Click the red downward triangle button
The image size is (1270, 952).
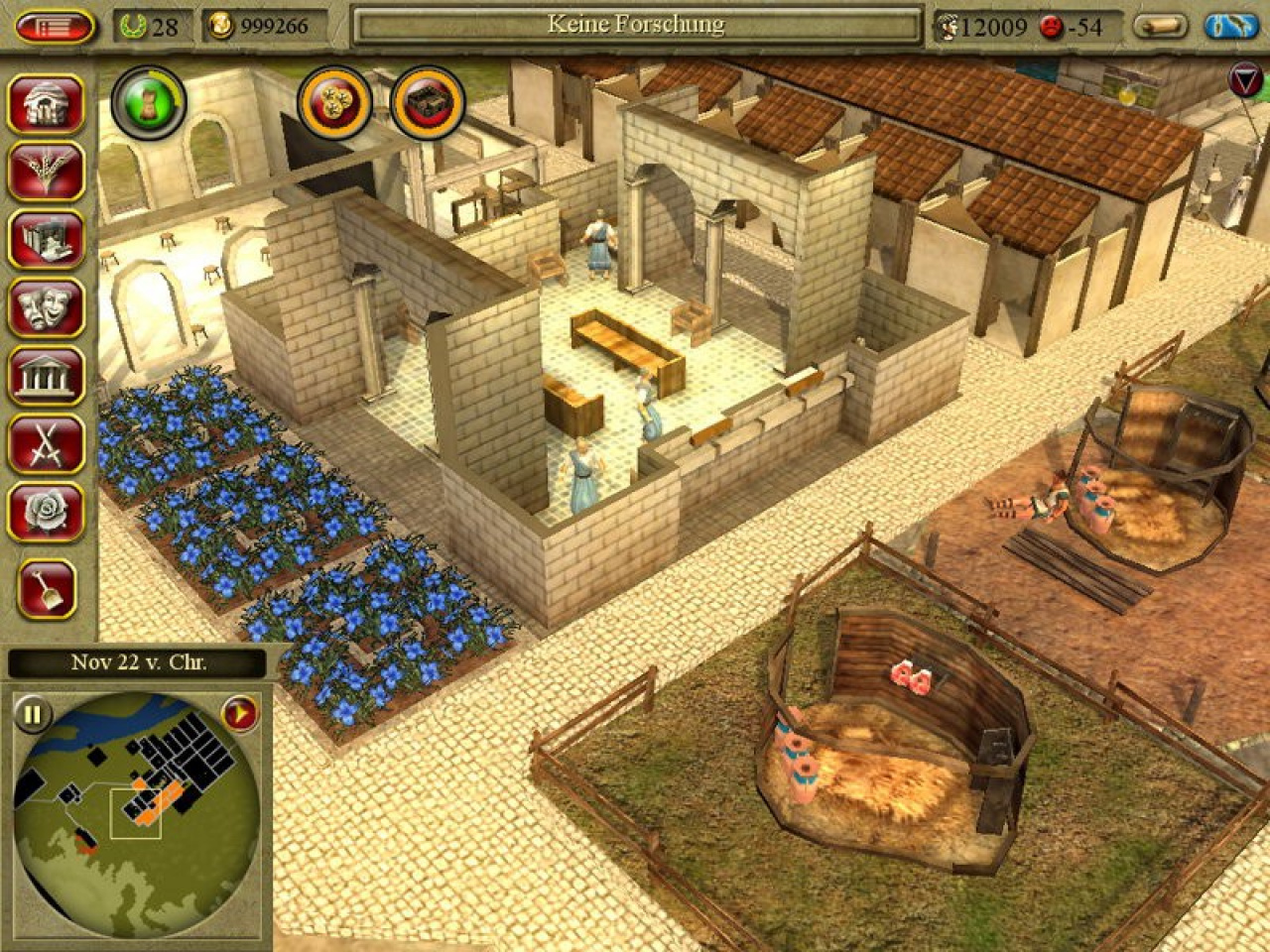pos(1244,81)
